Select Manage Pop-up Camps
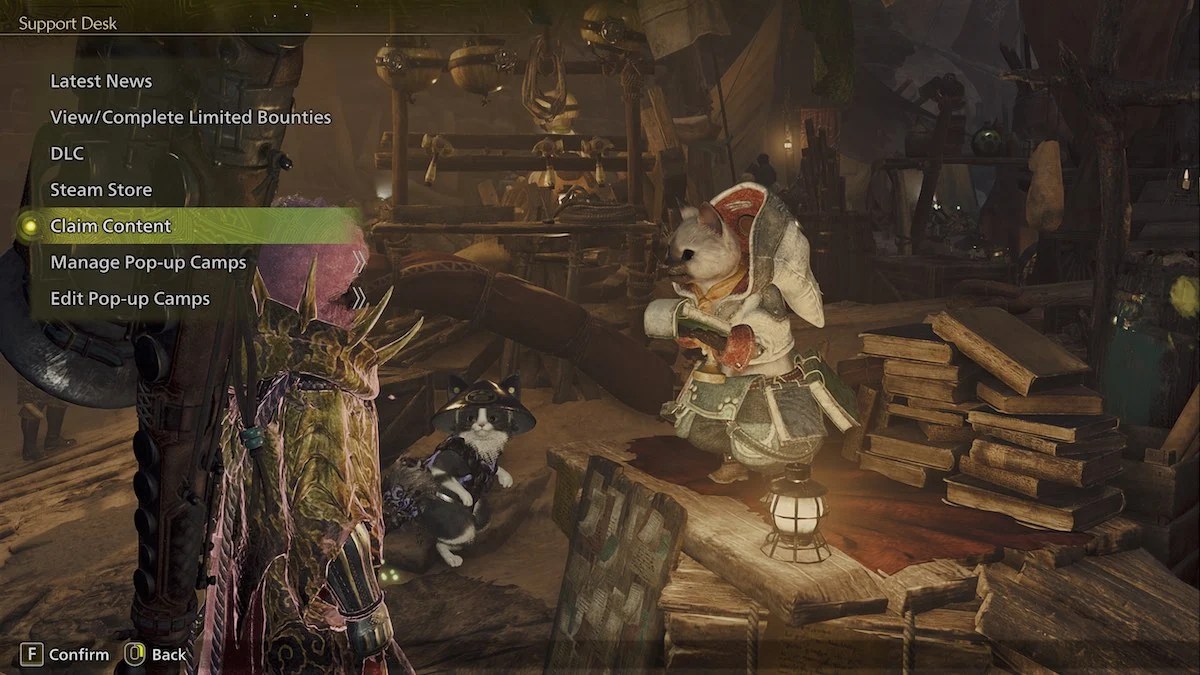1200x675 pixels. tap(148, 262)
